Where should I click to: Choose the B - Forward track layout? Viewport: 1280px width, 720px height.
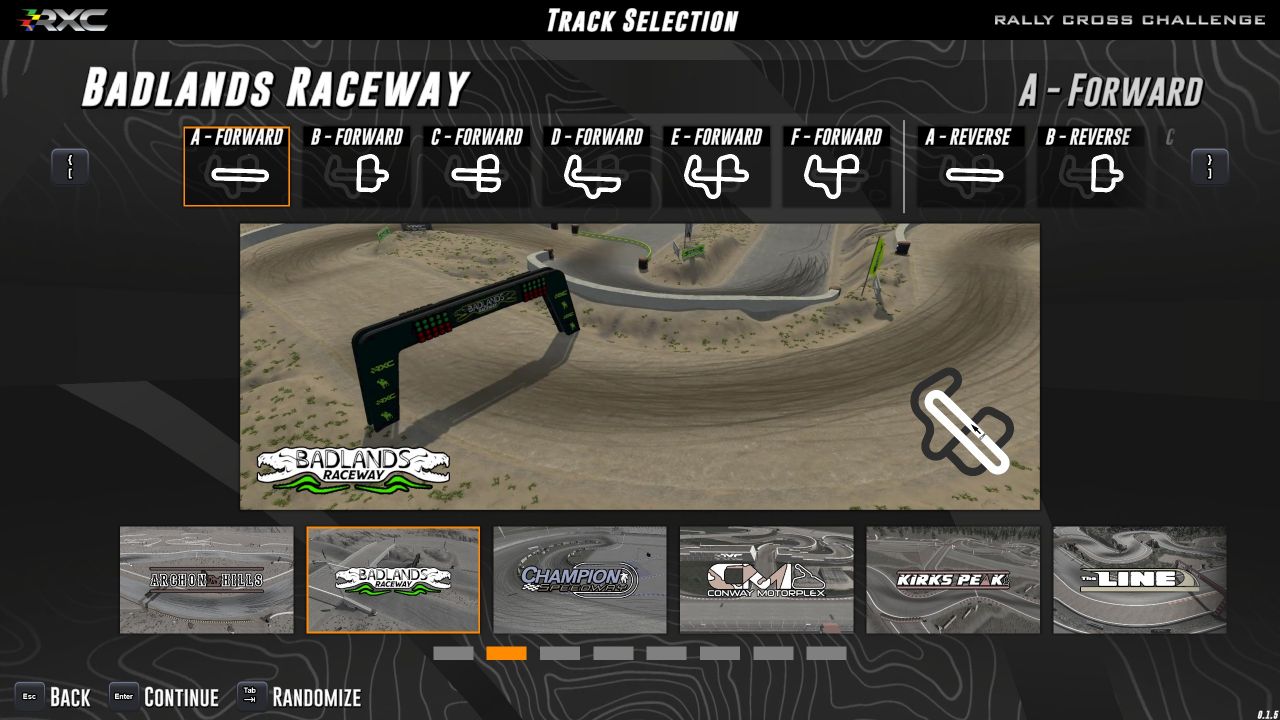[357, 167]
